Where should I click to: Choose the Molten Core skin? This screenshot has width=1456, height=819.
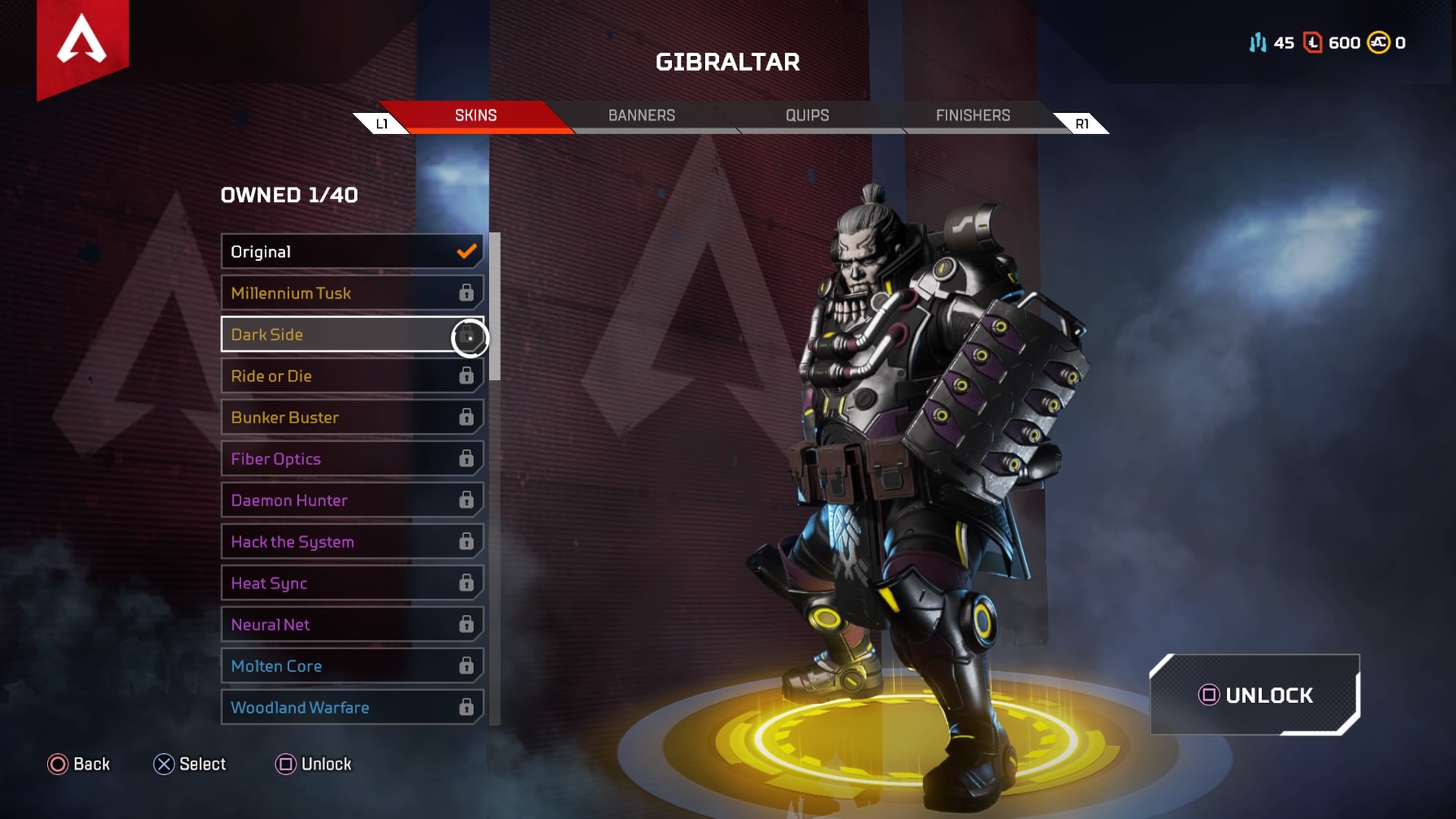coord(352,666)
